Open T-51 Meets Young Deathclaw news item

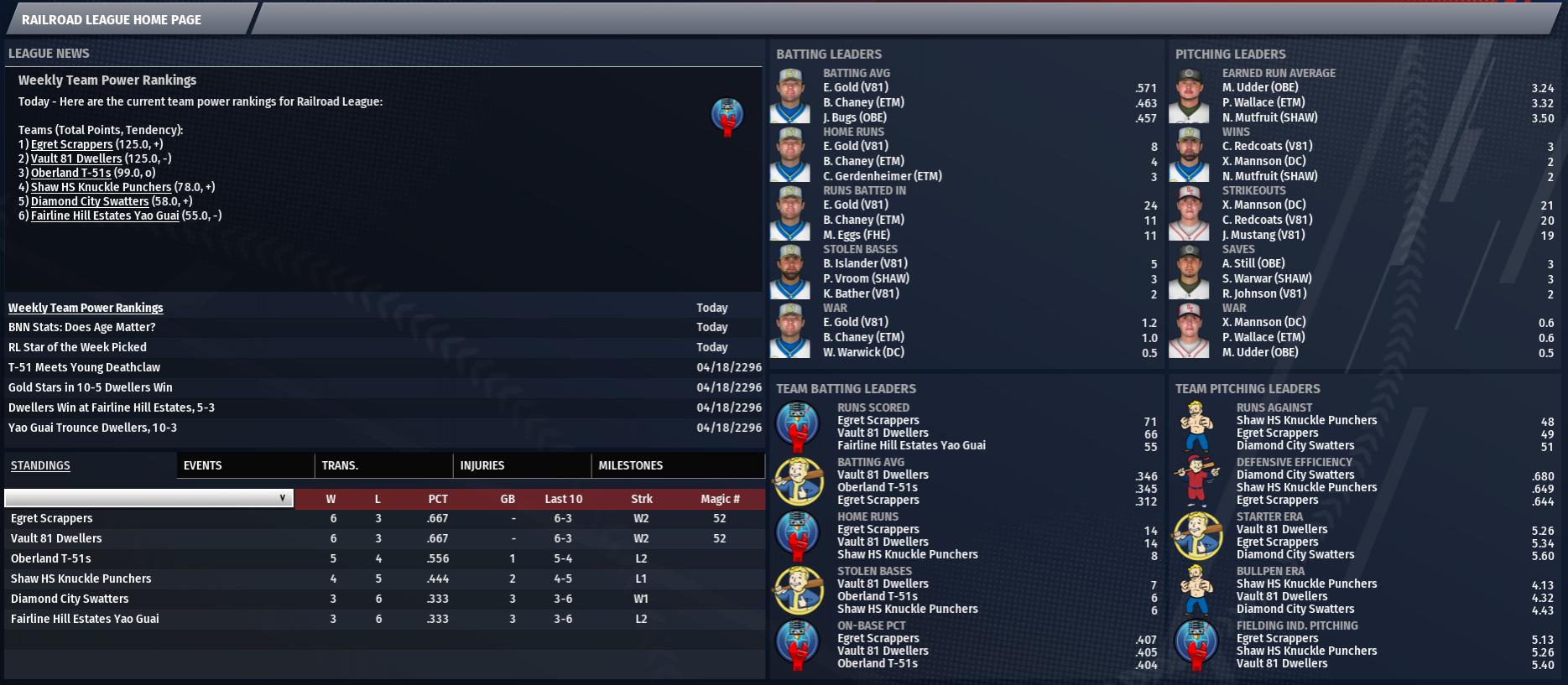[84, 367]
